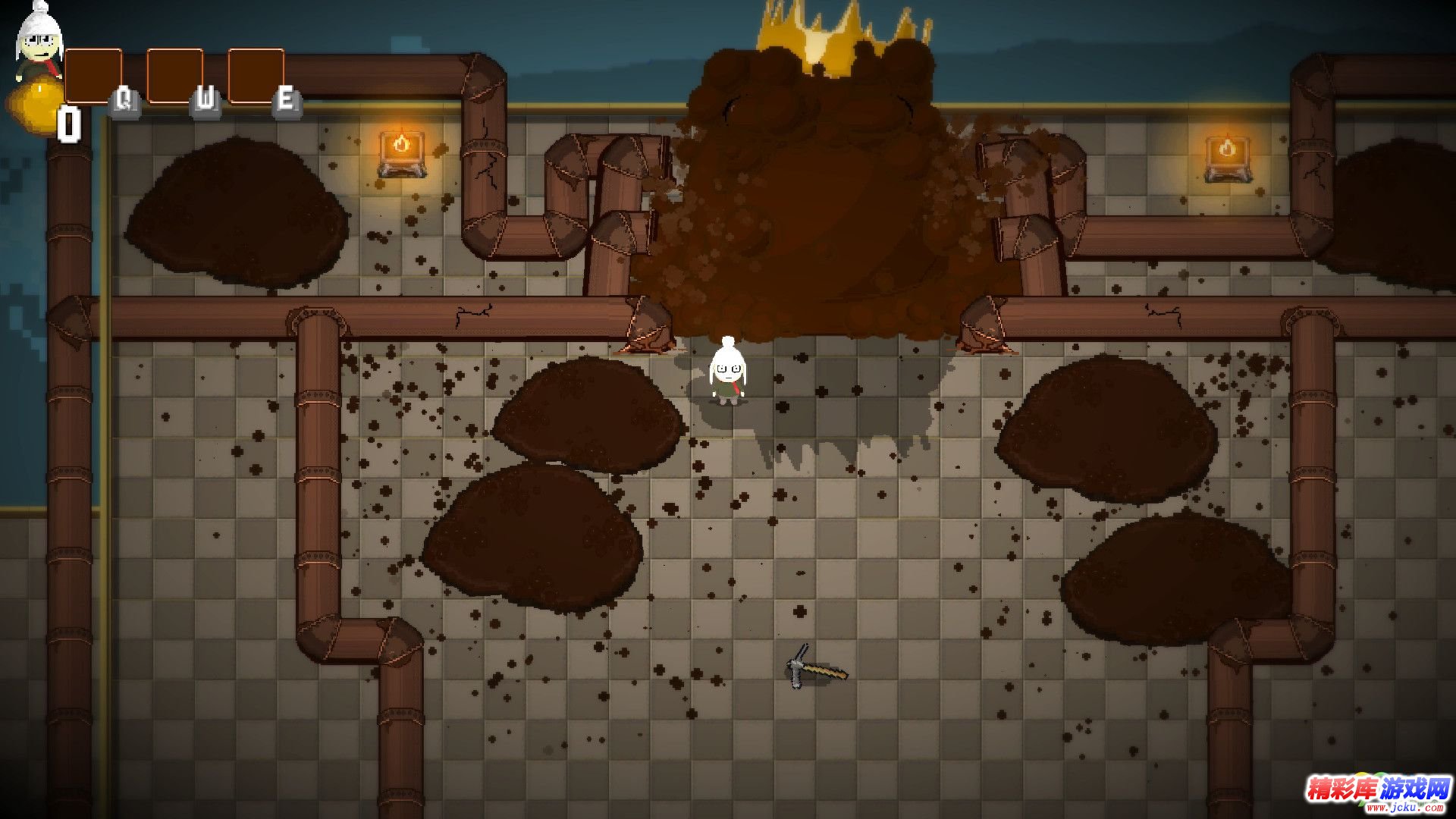The width and height of the screenshot is (1456, 819).
Task: Select the ability slot labeled W
Action: click(175, 77)
